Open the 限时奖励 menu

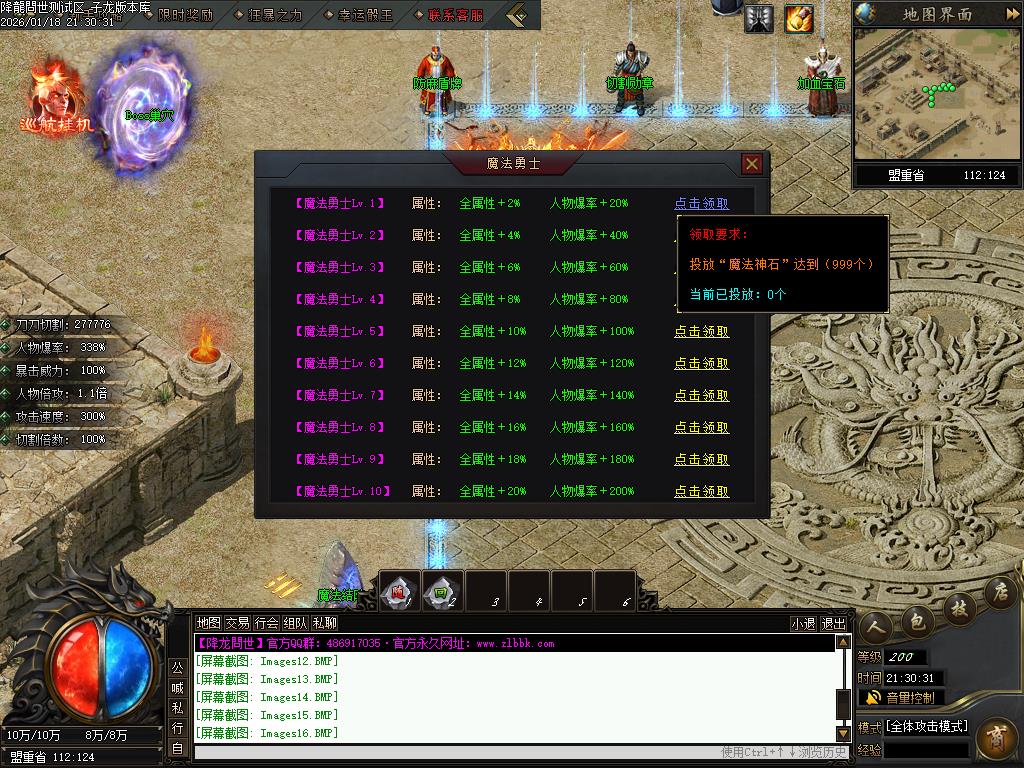pos(184,15)
